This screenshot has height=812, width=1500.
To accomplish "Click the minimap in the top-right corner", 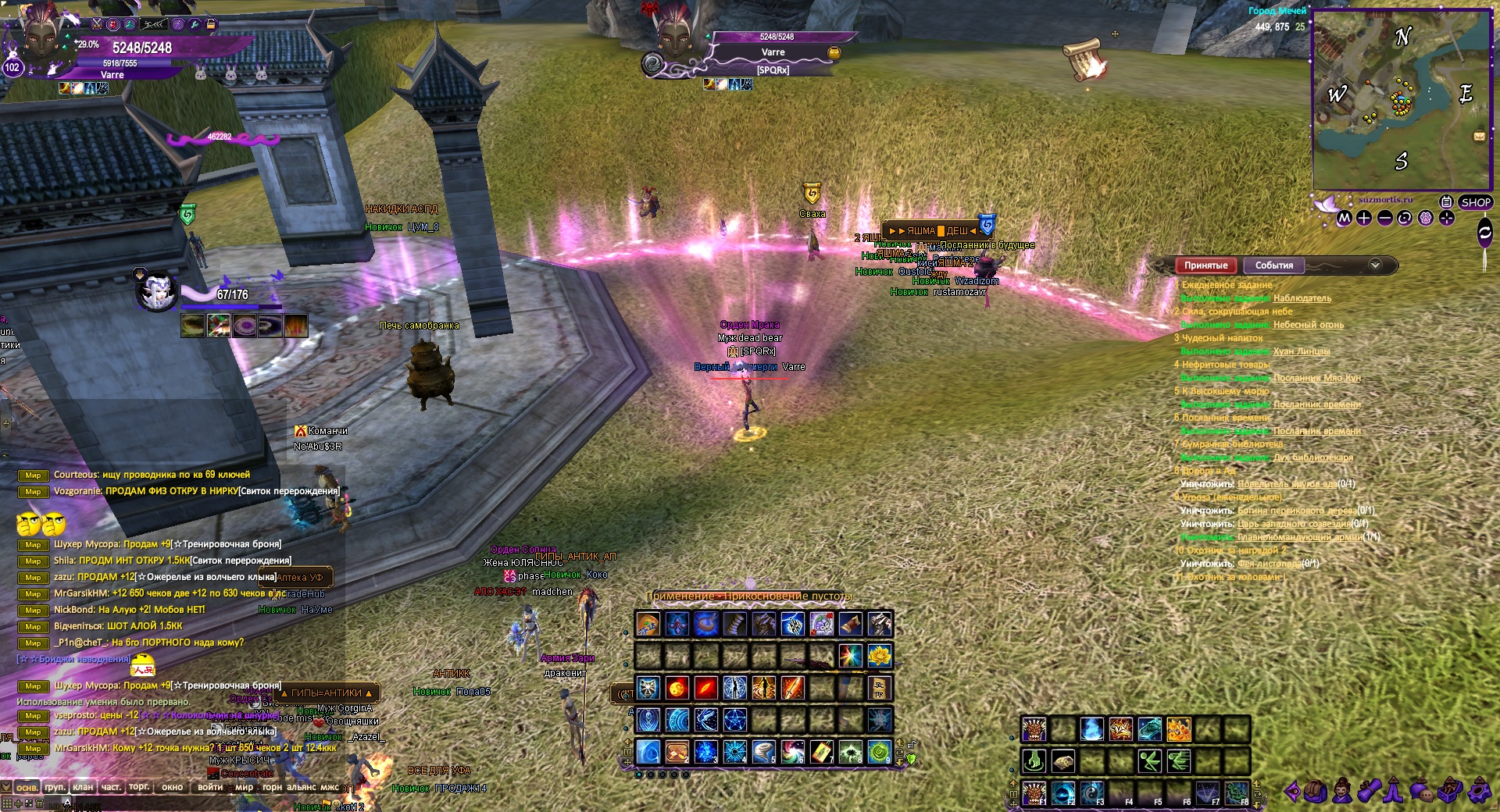I will pos(1402,100).
